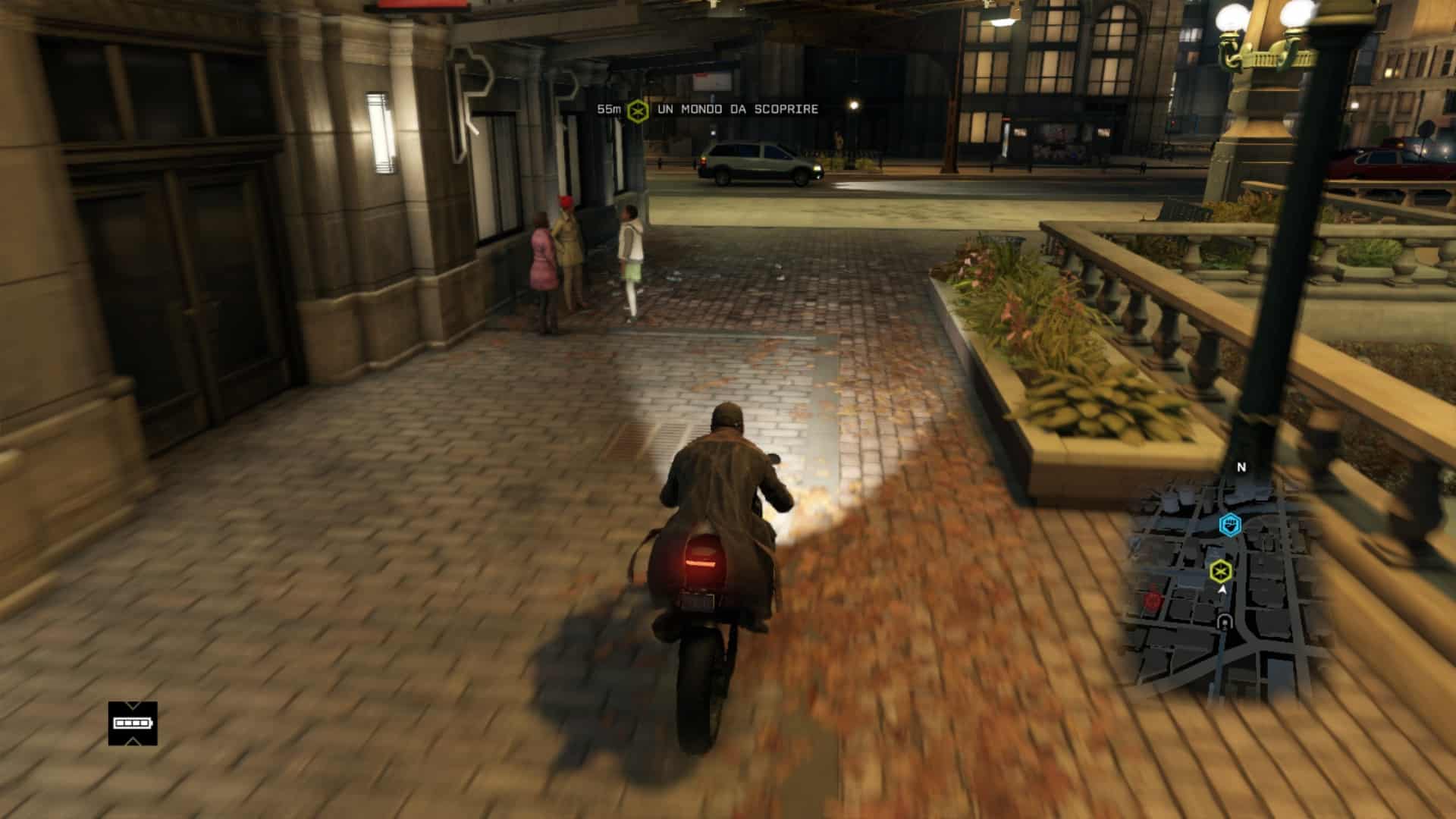Select the yellow hexagon mission marker on minimap
Viewport: 1456px width, 819px height.
tap(1220, 570)
